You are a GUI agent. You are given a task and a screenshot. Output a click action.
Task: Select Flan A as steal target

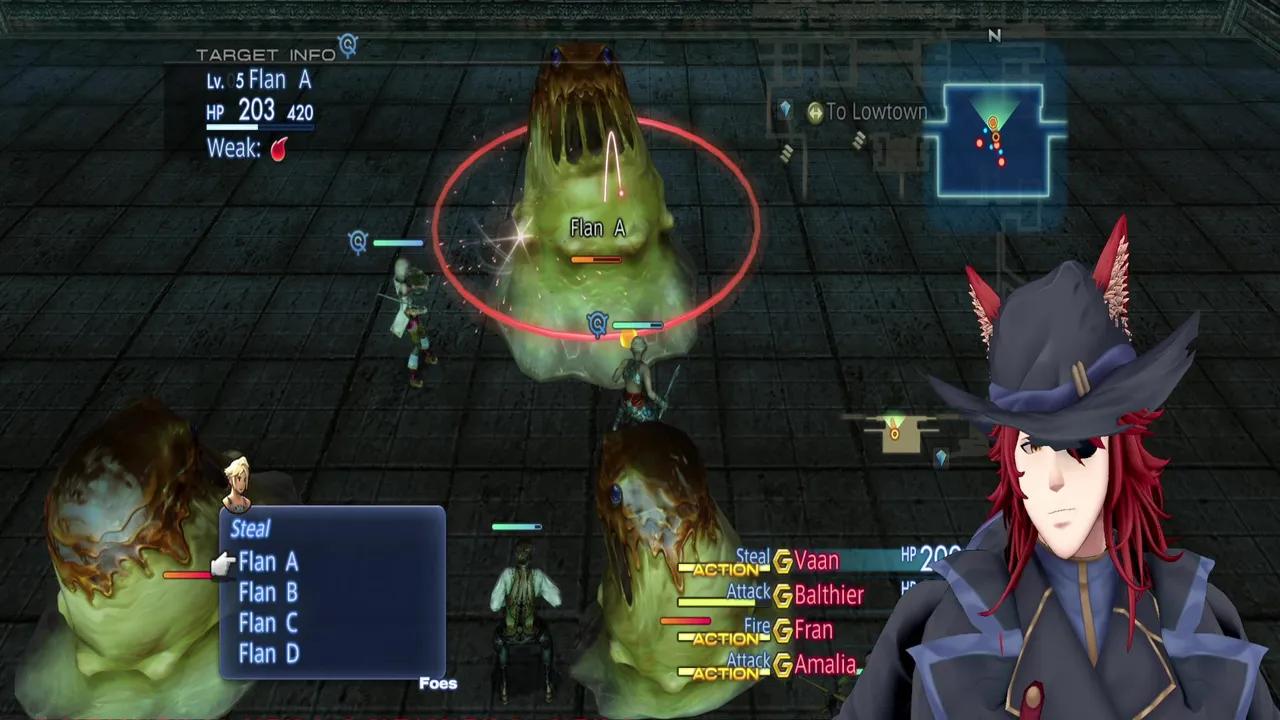pos(268,562)
